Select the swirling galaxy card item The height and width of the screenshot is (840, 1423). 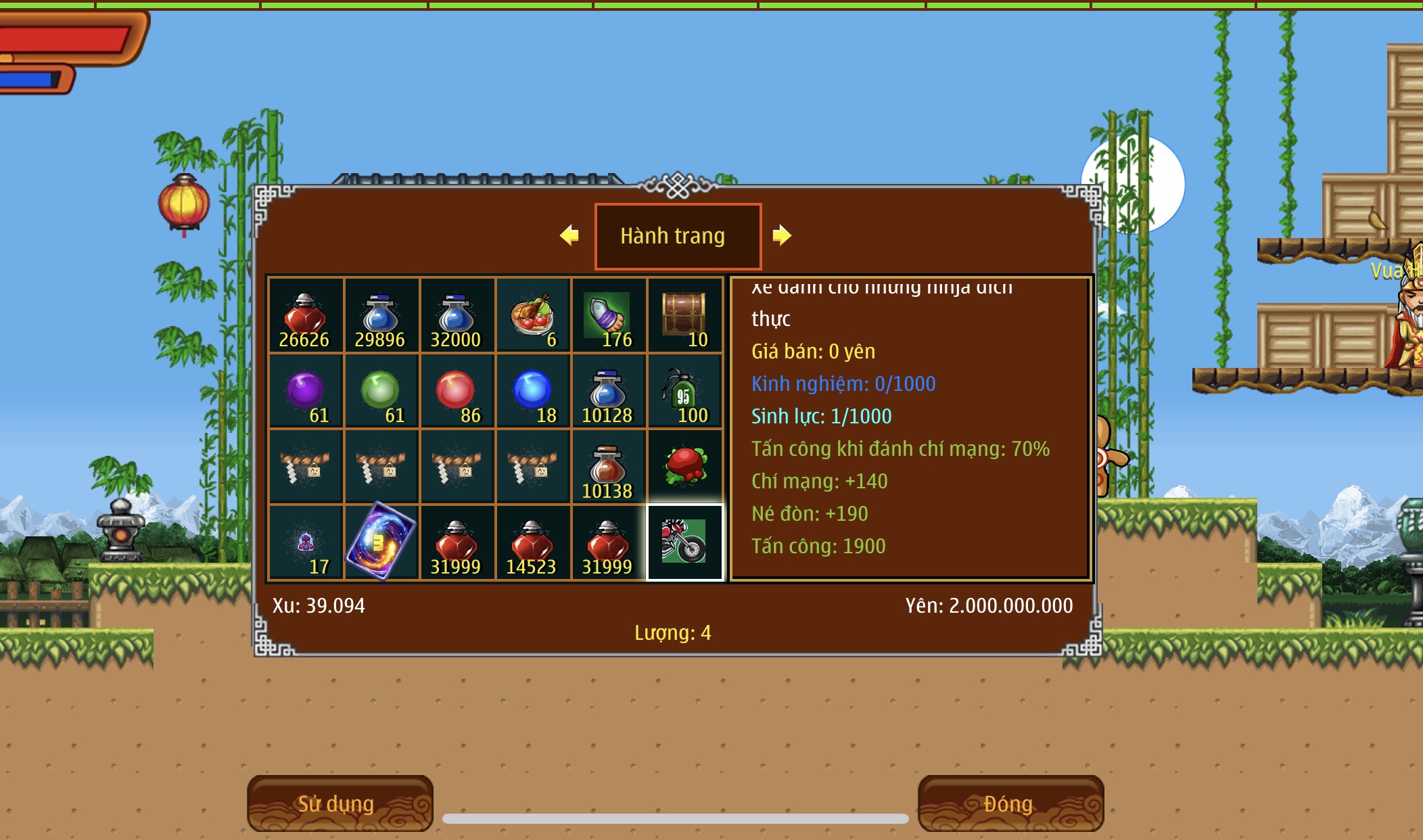tap(381, 542)
